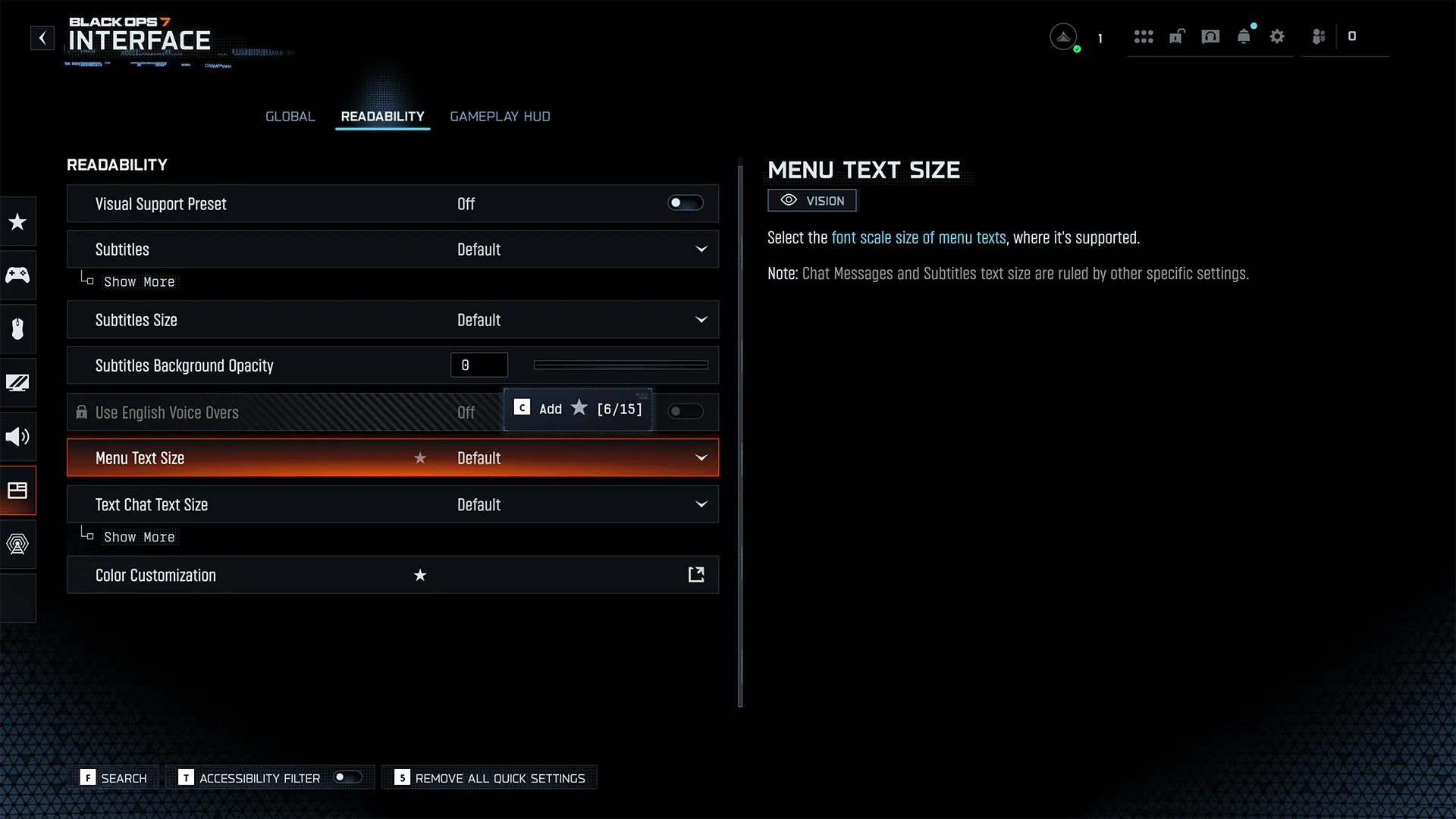The height and width of the screenshot is (819, 1456).
Task: Open Color Customization settings
Action: point(695,575)
